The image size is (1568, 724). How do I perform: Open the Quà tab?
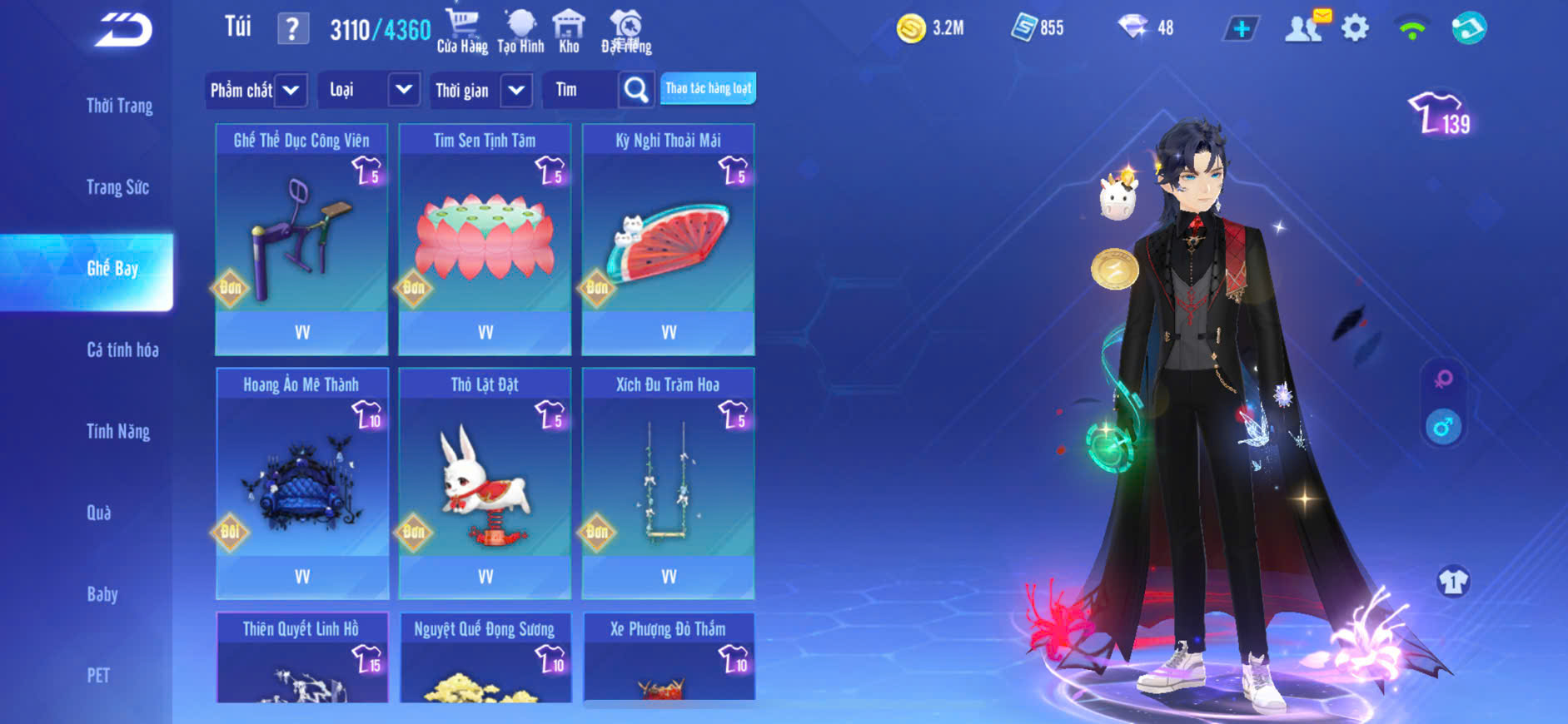[x=99, y=513]
